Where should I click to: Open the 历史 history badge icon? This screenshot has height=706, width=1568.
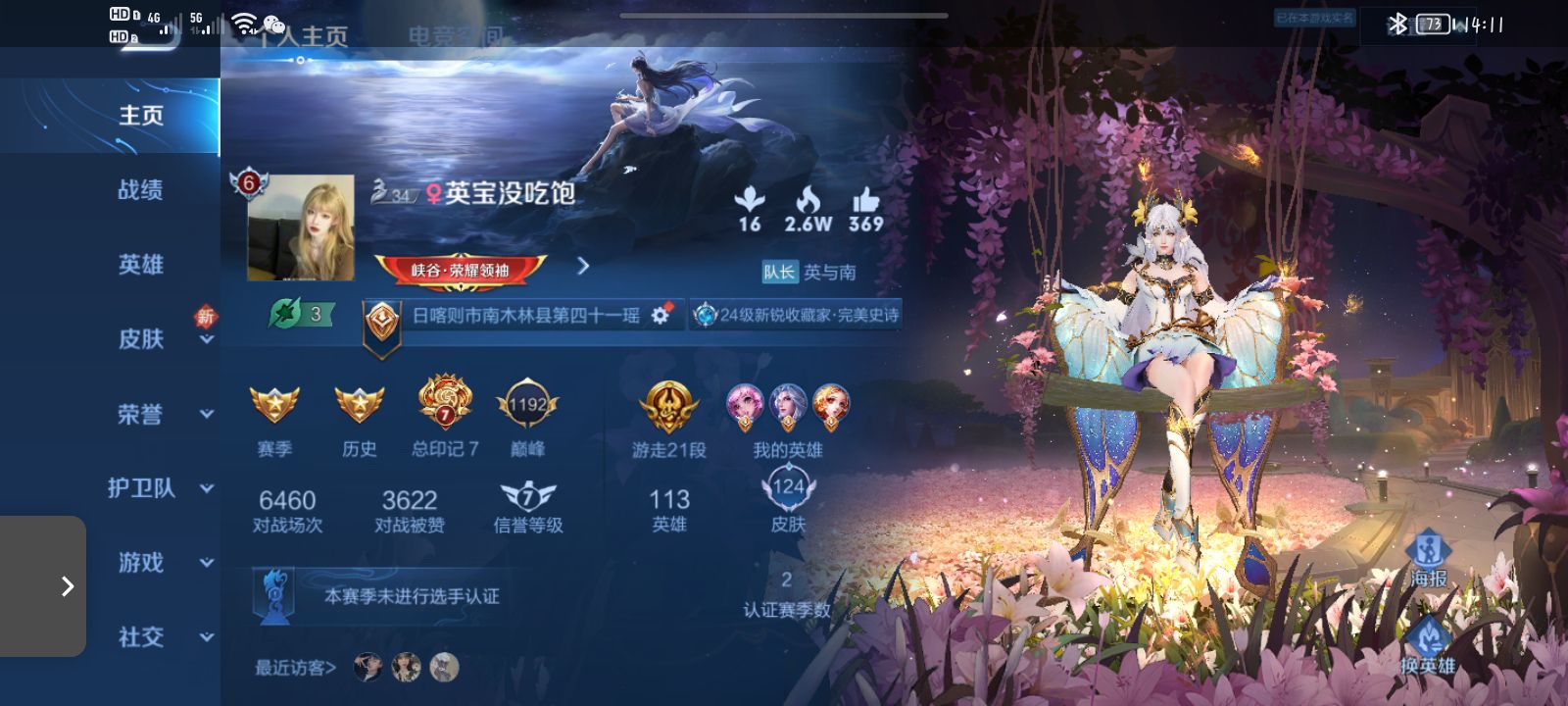pyautogui.click(x=361, y=405)
